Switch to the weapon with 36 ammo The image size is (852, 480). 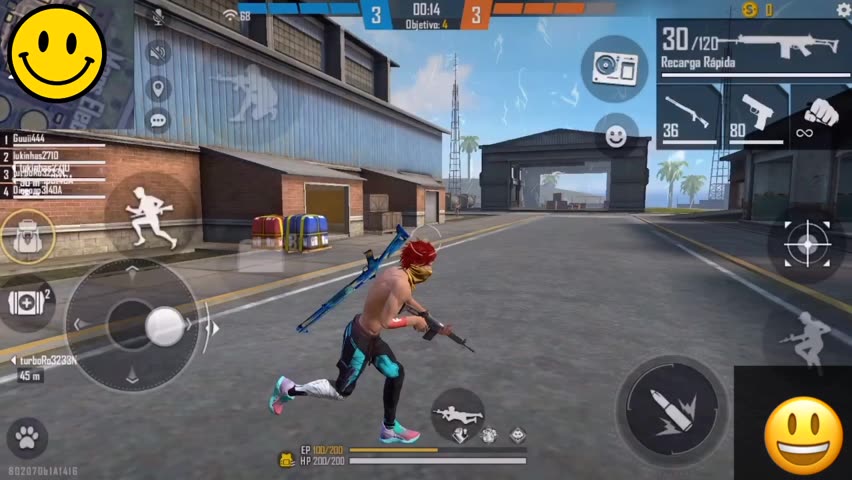click(688, 116)
